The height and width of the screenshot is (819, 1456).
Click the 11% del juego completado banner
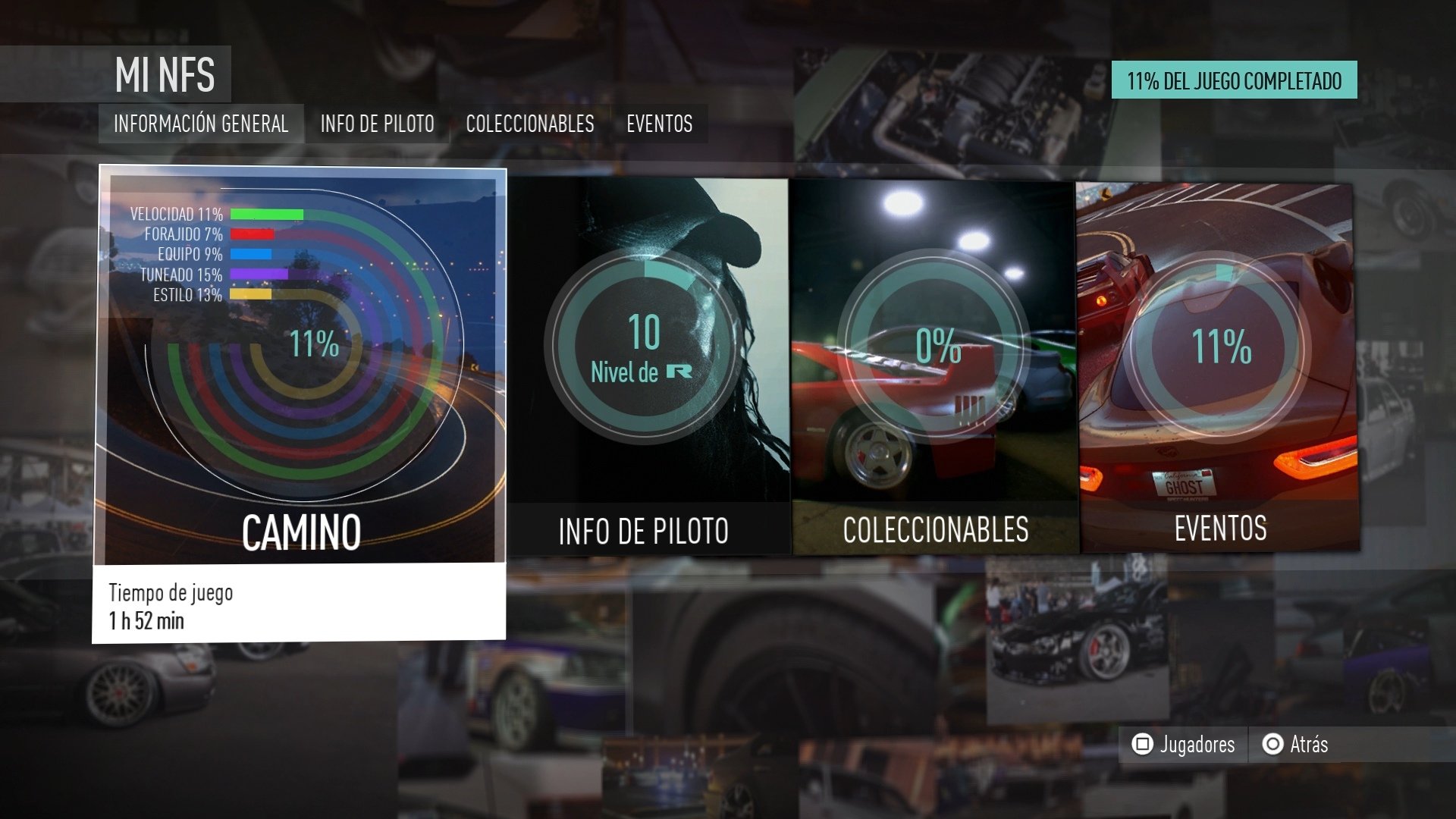1234,77
